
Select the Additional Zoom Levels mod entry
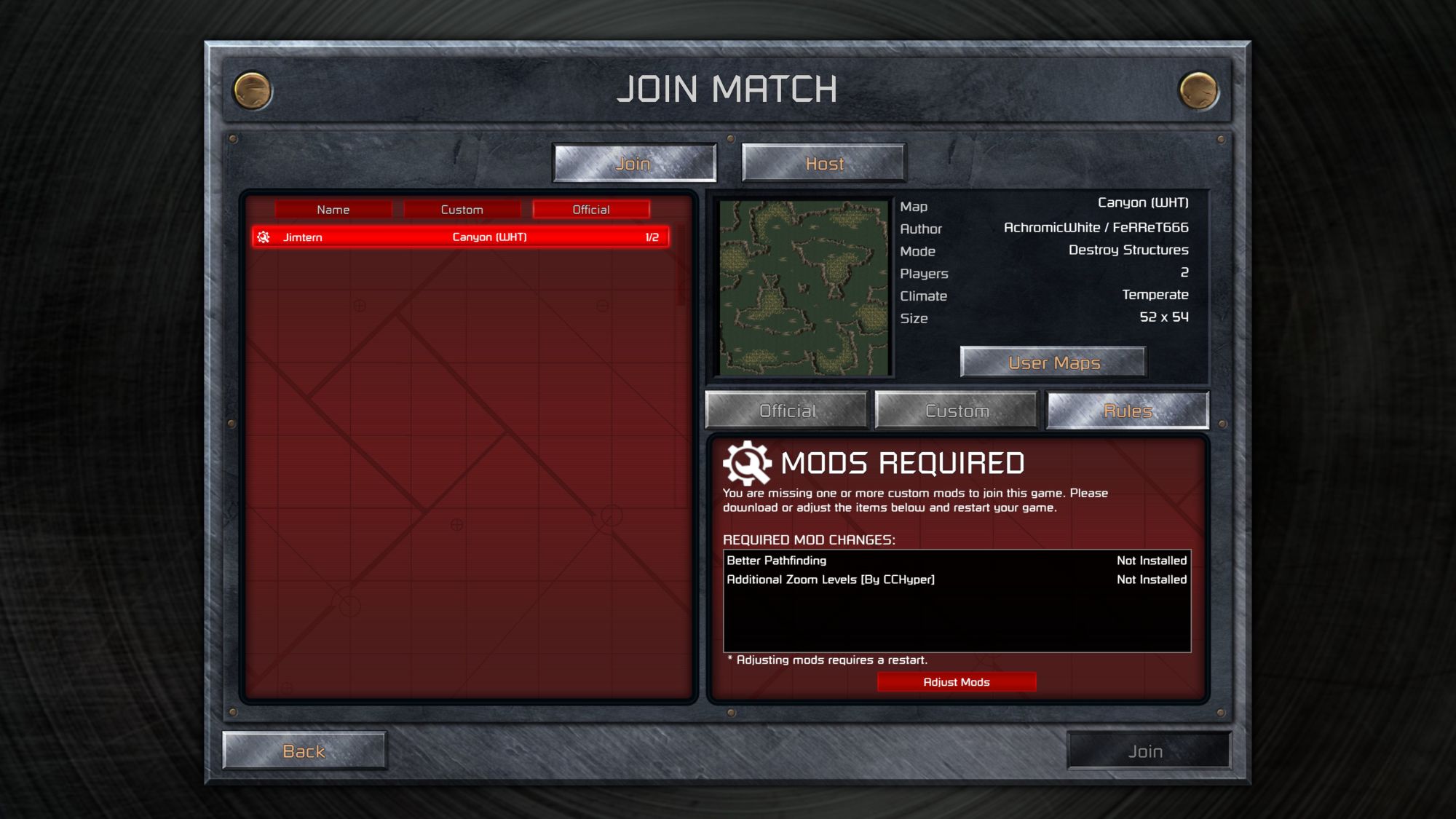[x=957, y=579]
